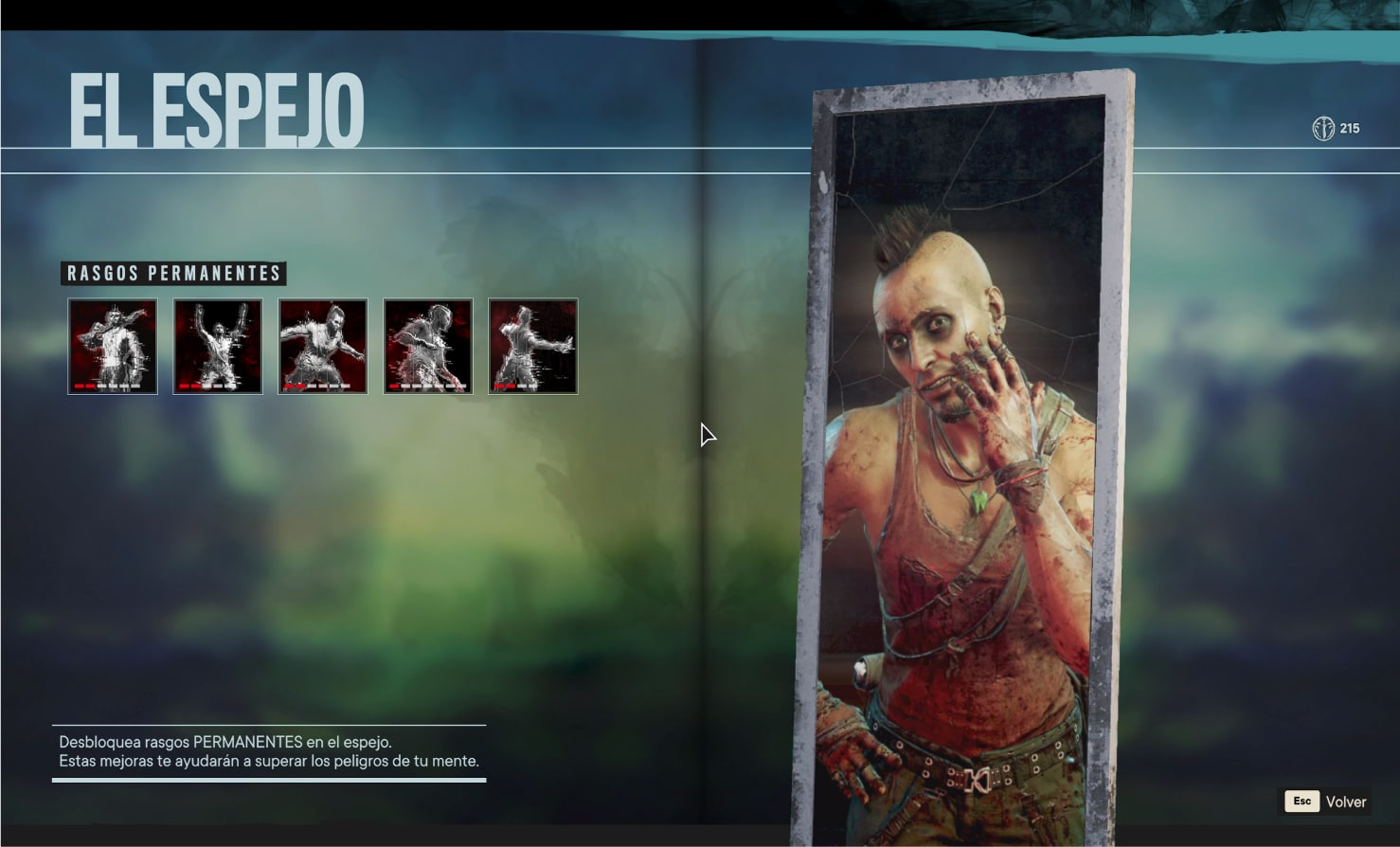
Task: Open the fourth permanent trait icon
Action: pyautogui.click(x=428, y=346)
